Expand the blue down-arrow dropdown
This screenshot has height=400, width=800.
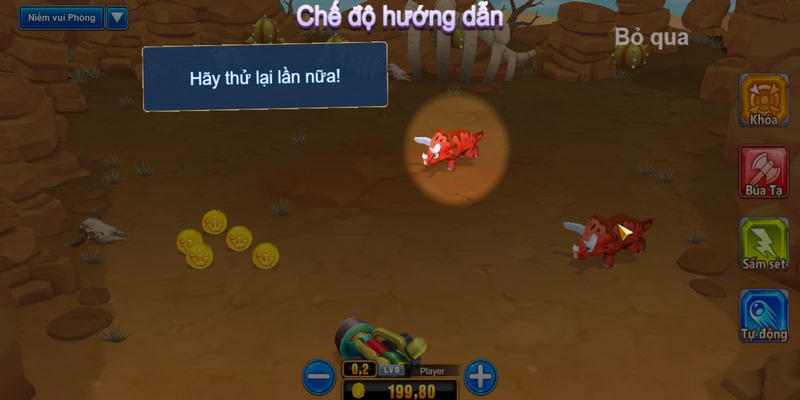coord(117,18)
